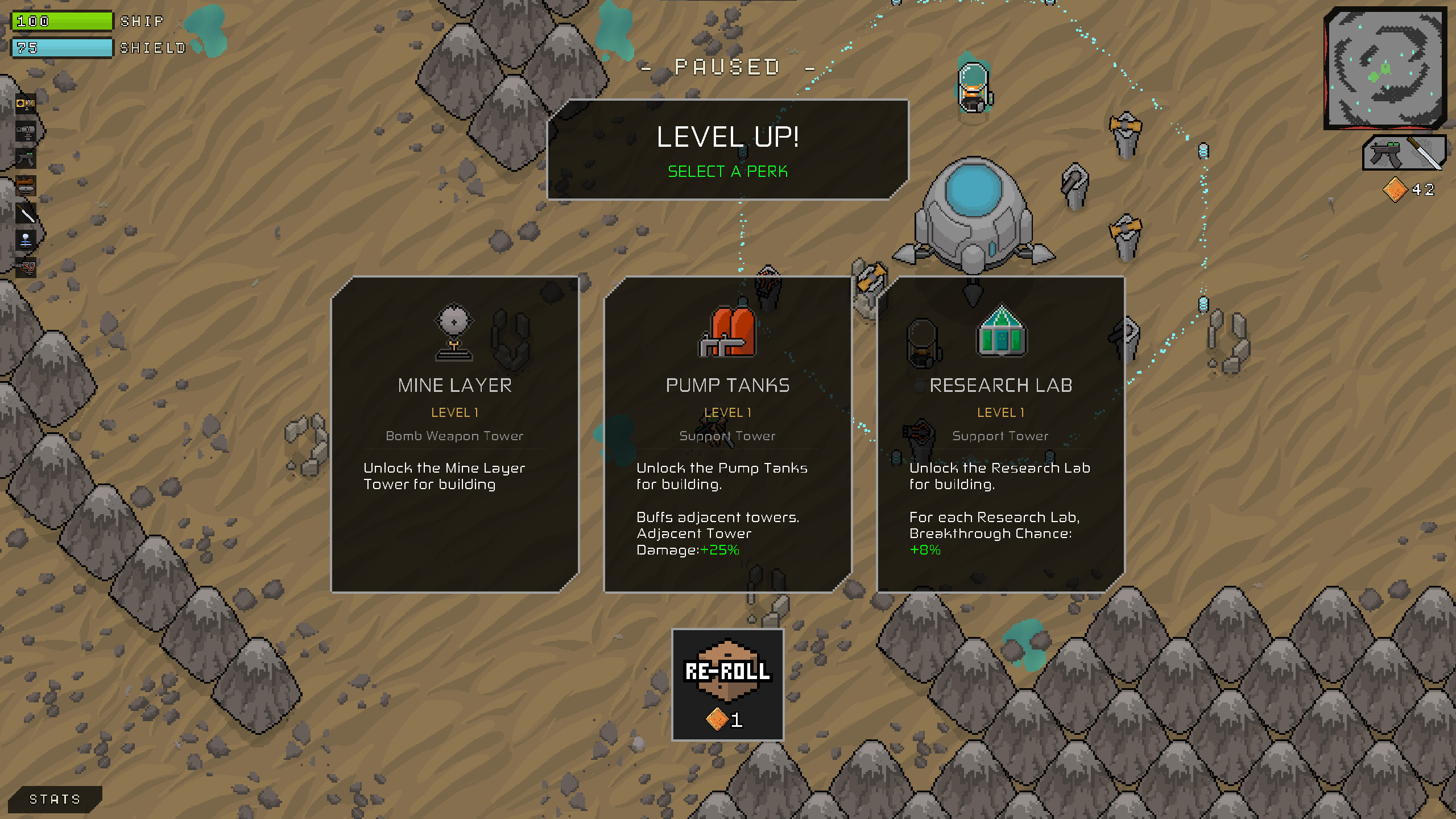
Task: Select the assault rifle icon in the sidebar
Action: tap(26, 158)
